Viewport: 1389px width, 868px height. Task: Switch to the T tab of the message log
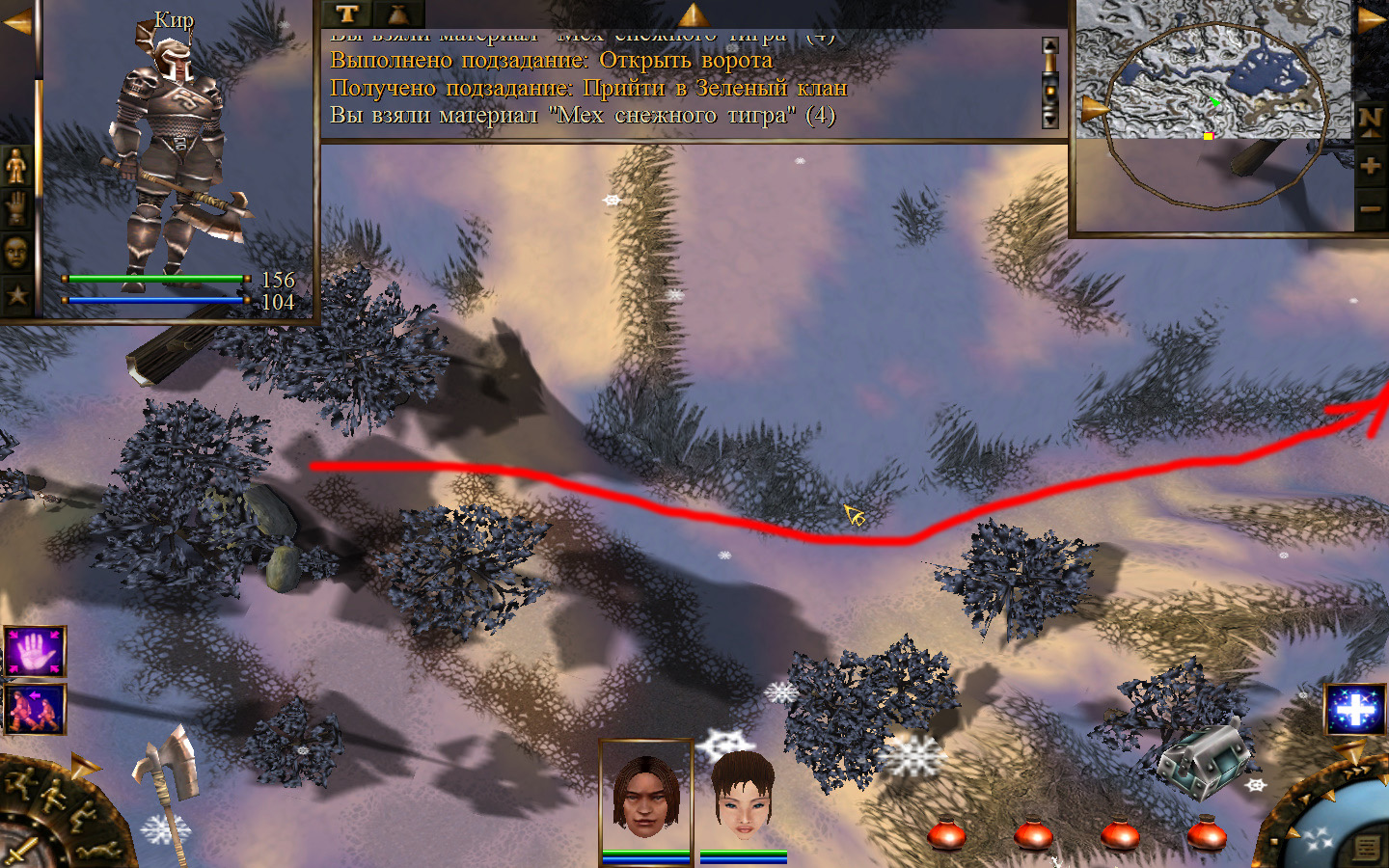coord(347,14)
